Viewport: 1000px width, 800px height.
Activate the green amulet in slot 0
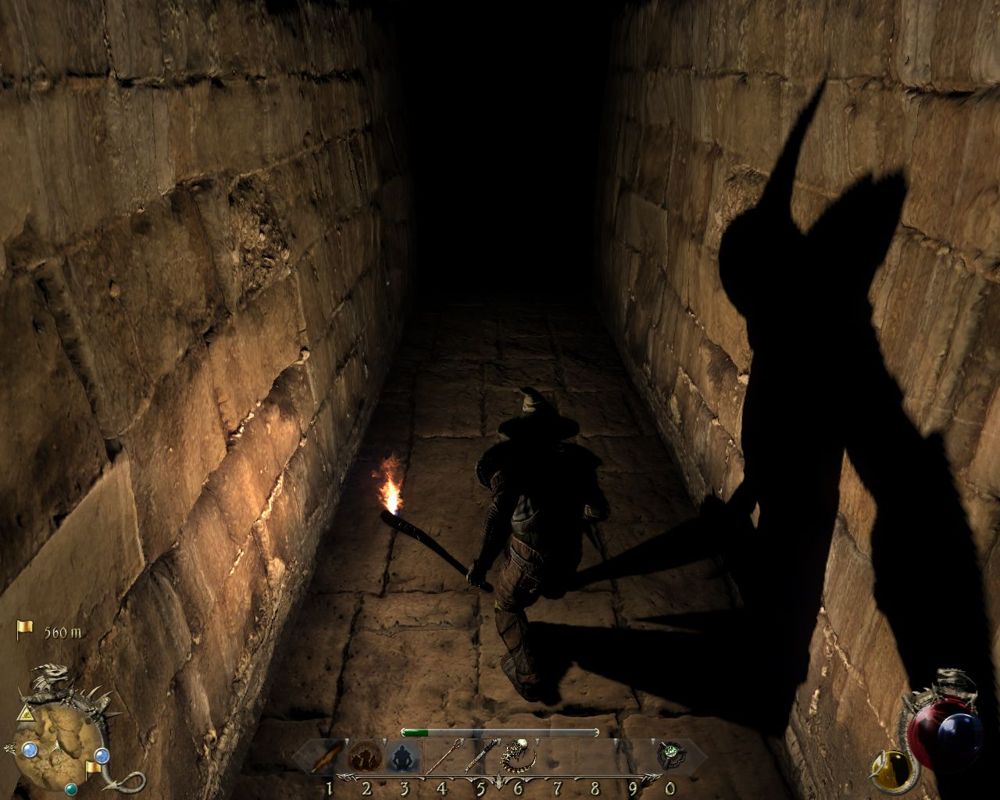pos(670,757)
